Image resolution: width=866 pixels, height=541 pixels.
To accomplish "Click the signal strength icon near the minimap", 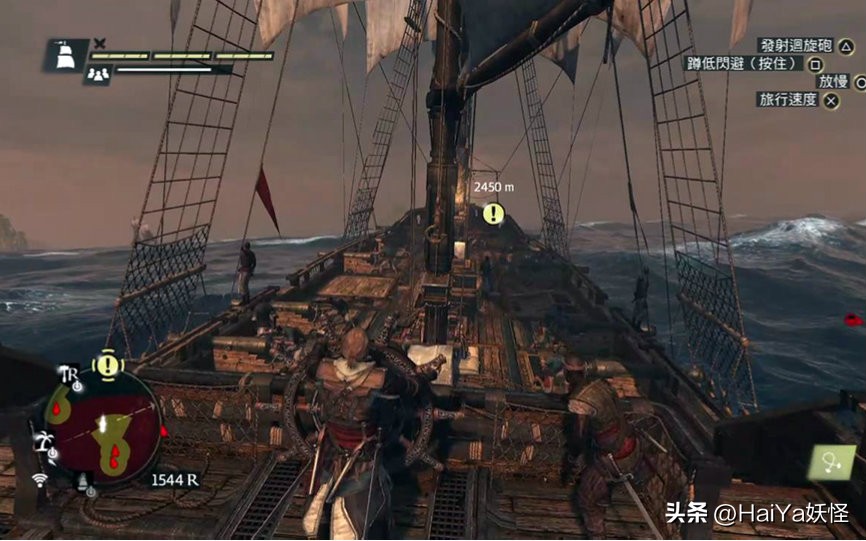I will pyautogui.click(x=41, y=480).
